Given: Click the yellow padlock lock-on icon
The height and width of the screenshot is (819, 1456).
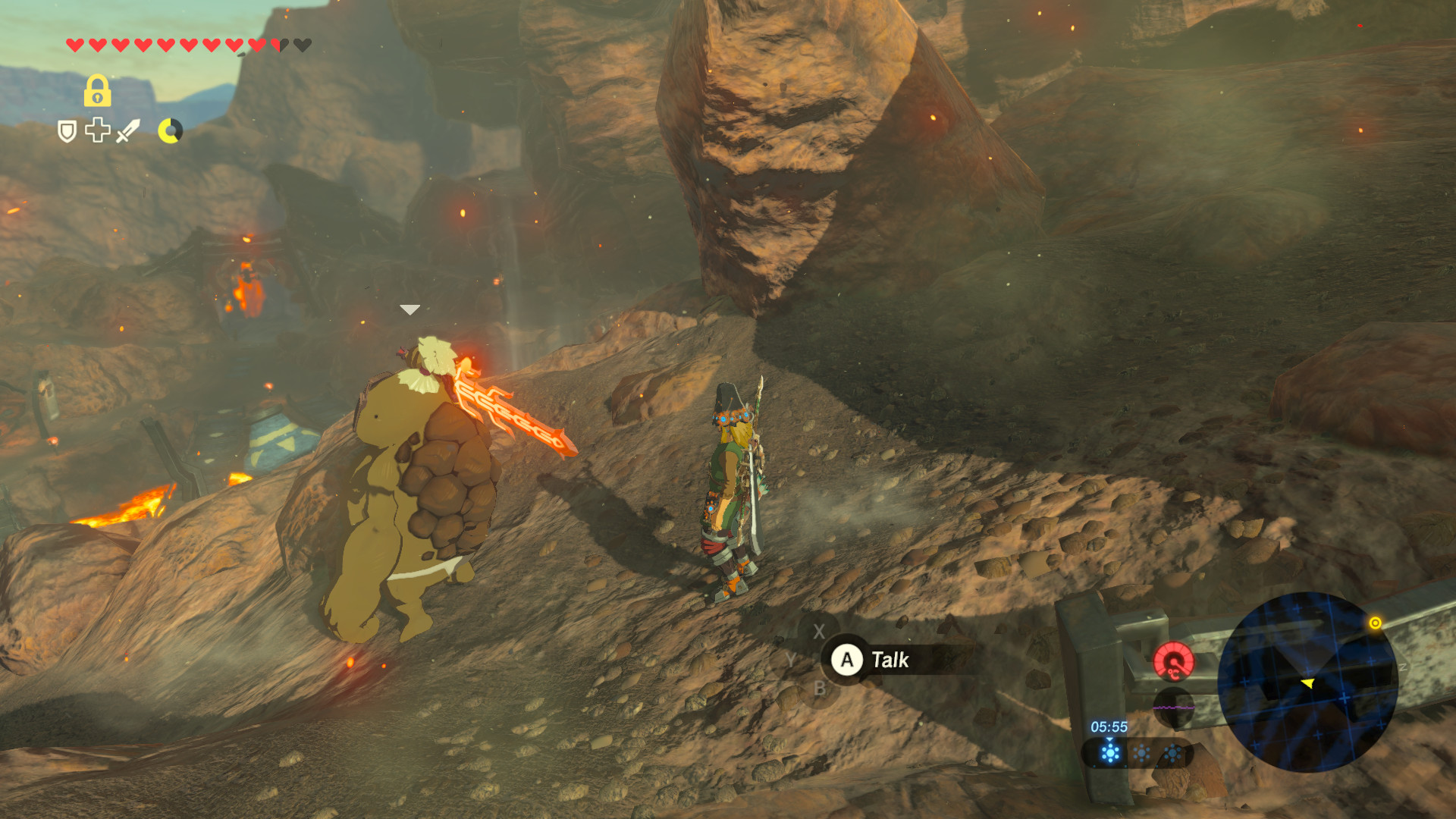Looking at the screenshot, I should tap(96, 91).
